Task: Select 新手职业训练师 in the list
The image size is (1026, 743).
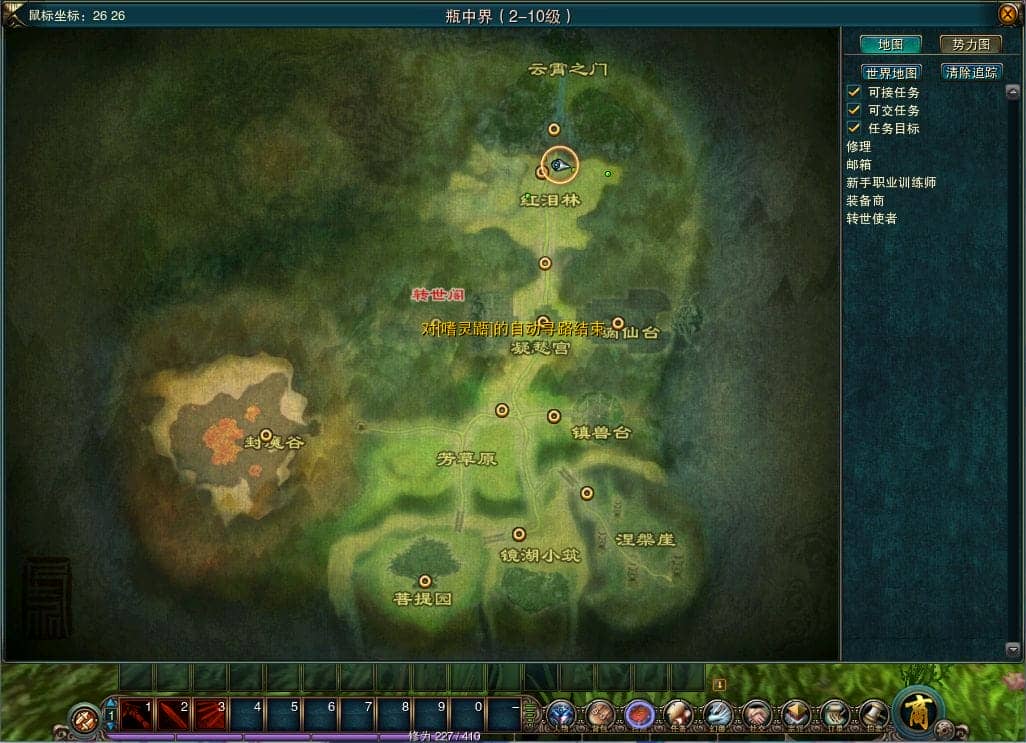Action: [x=891, y=183]
